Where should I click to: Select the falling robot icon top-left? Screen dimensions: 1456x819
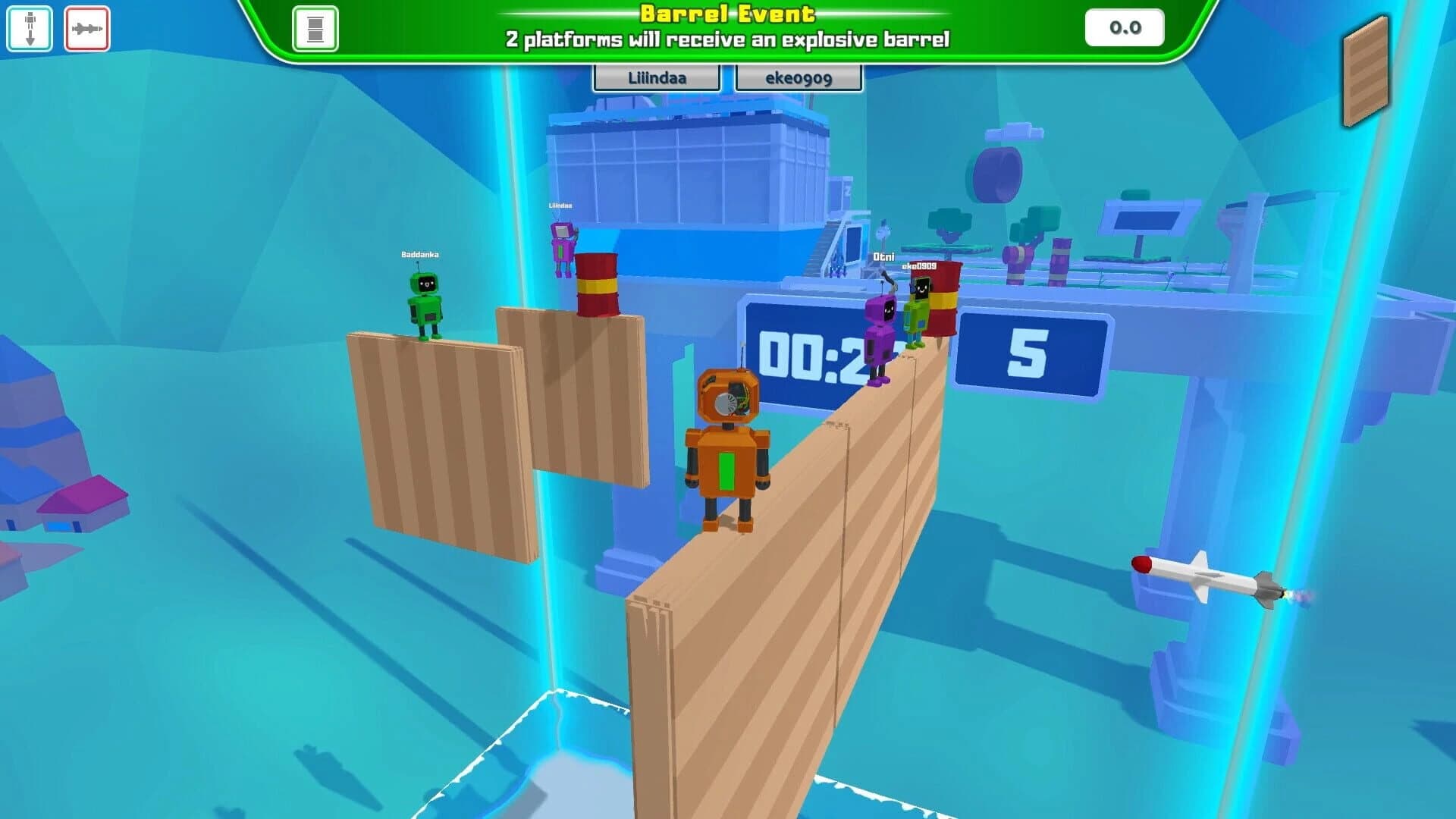(30, 28)
